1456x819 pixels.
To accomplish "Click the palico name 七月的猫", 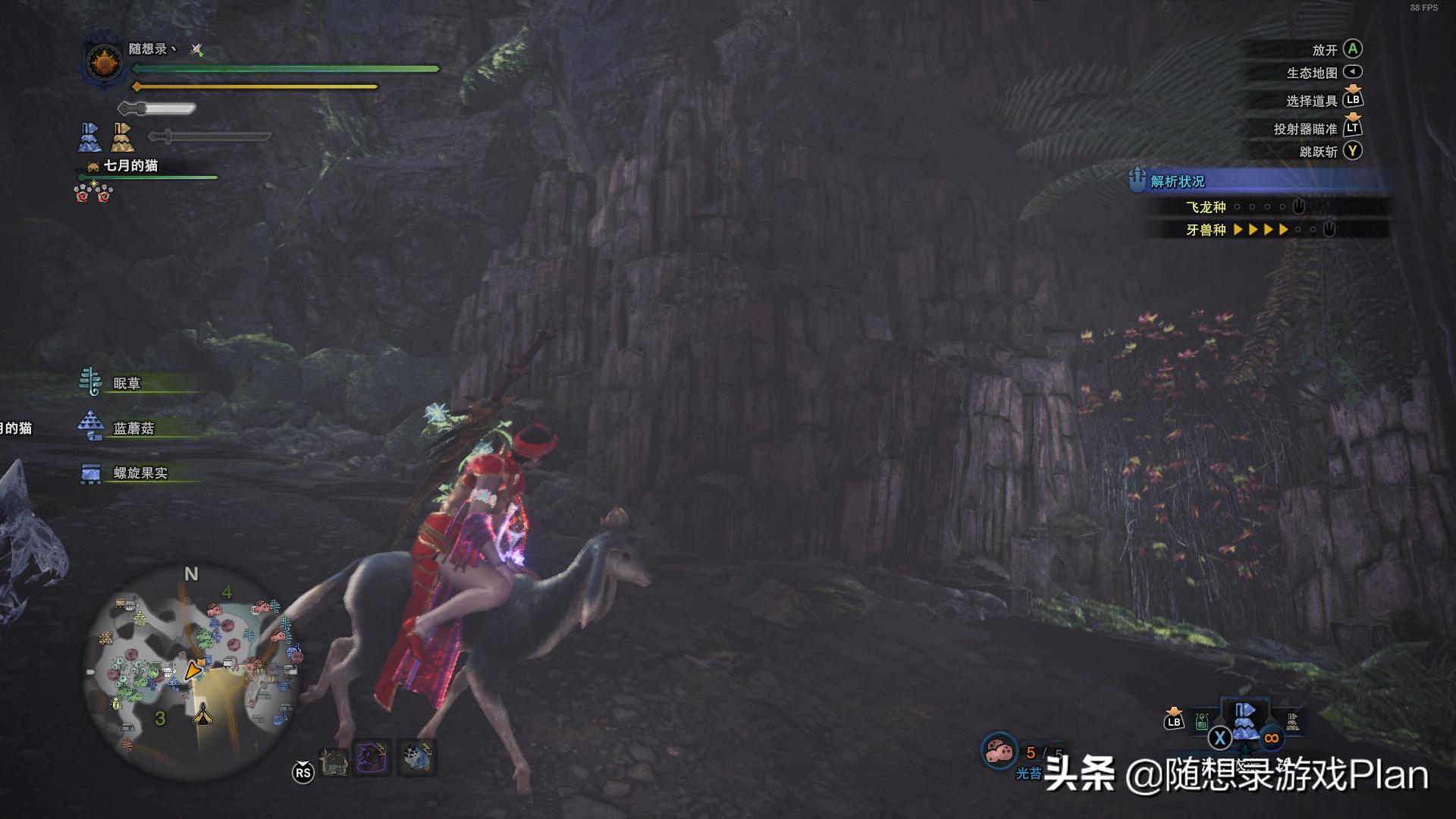I will click(130, 165).
